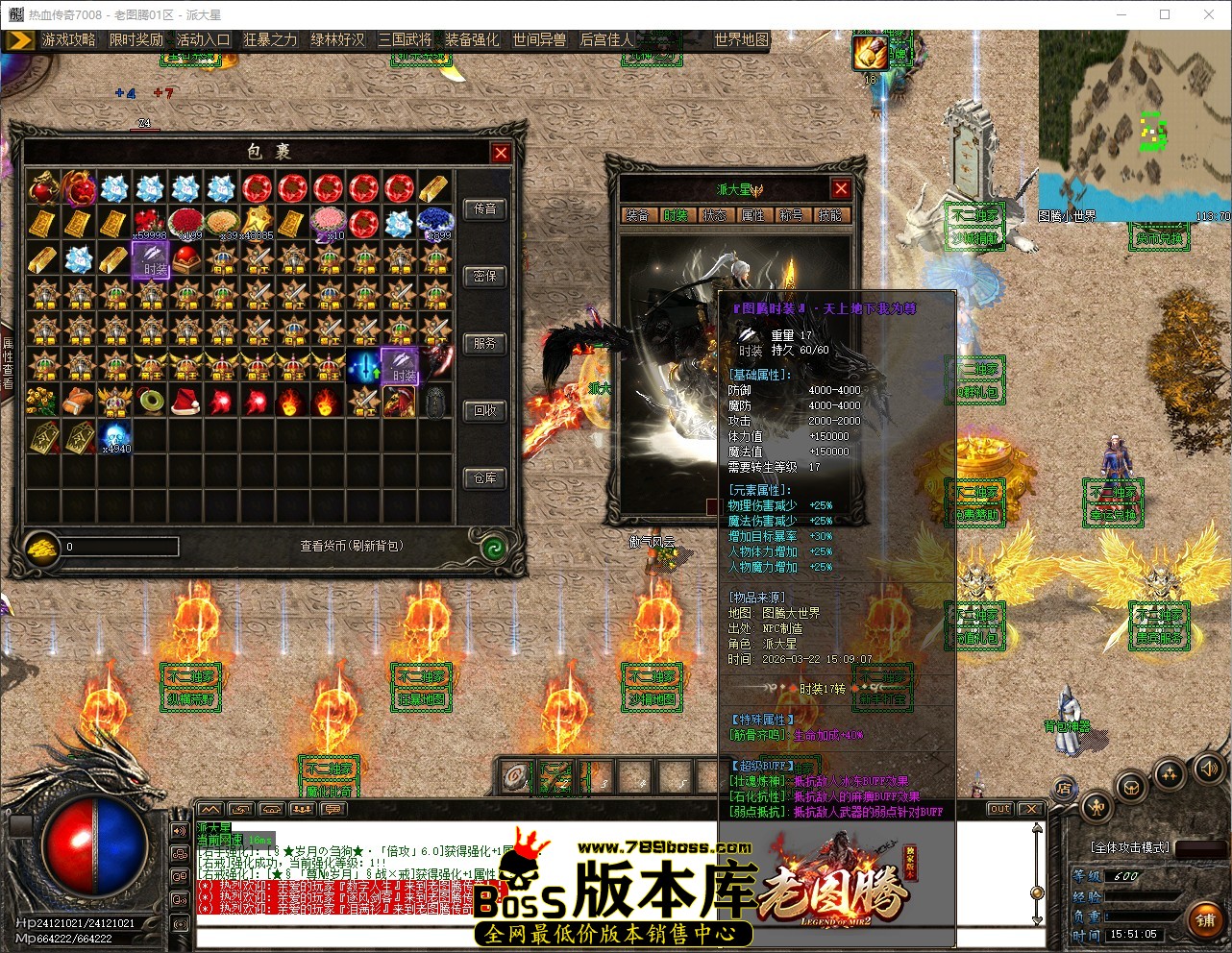Click the green refresh icon in the backpack corner

[494, 547]
